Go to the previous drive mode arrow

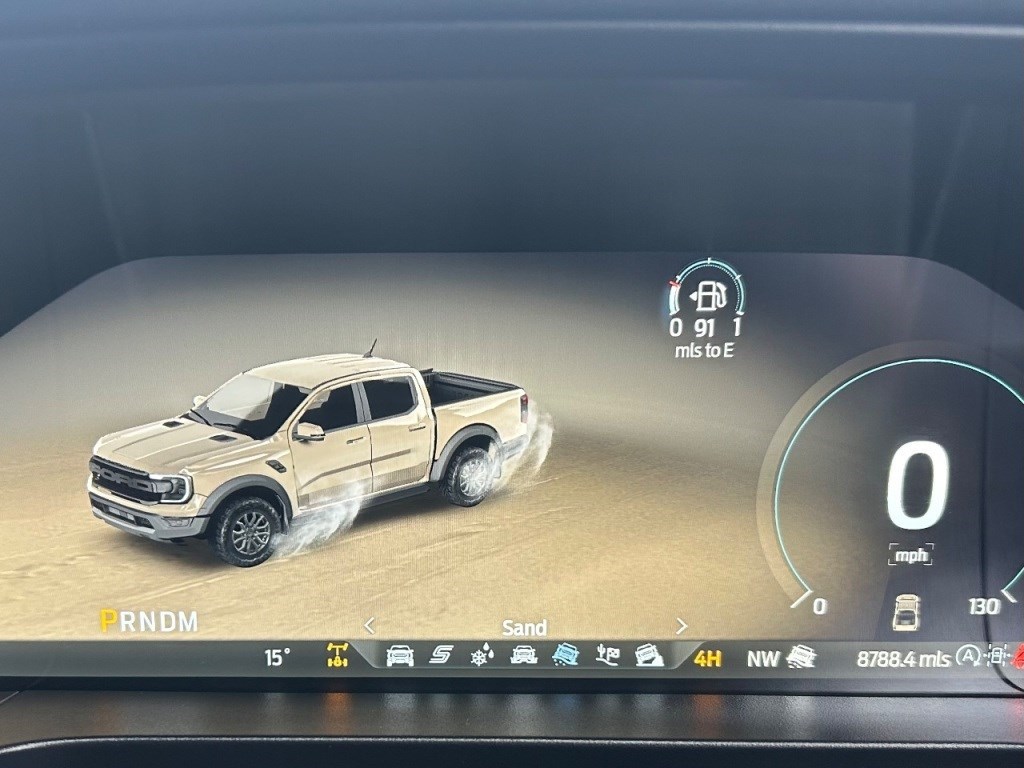(x=369, y=626)
